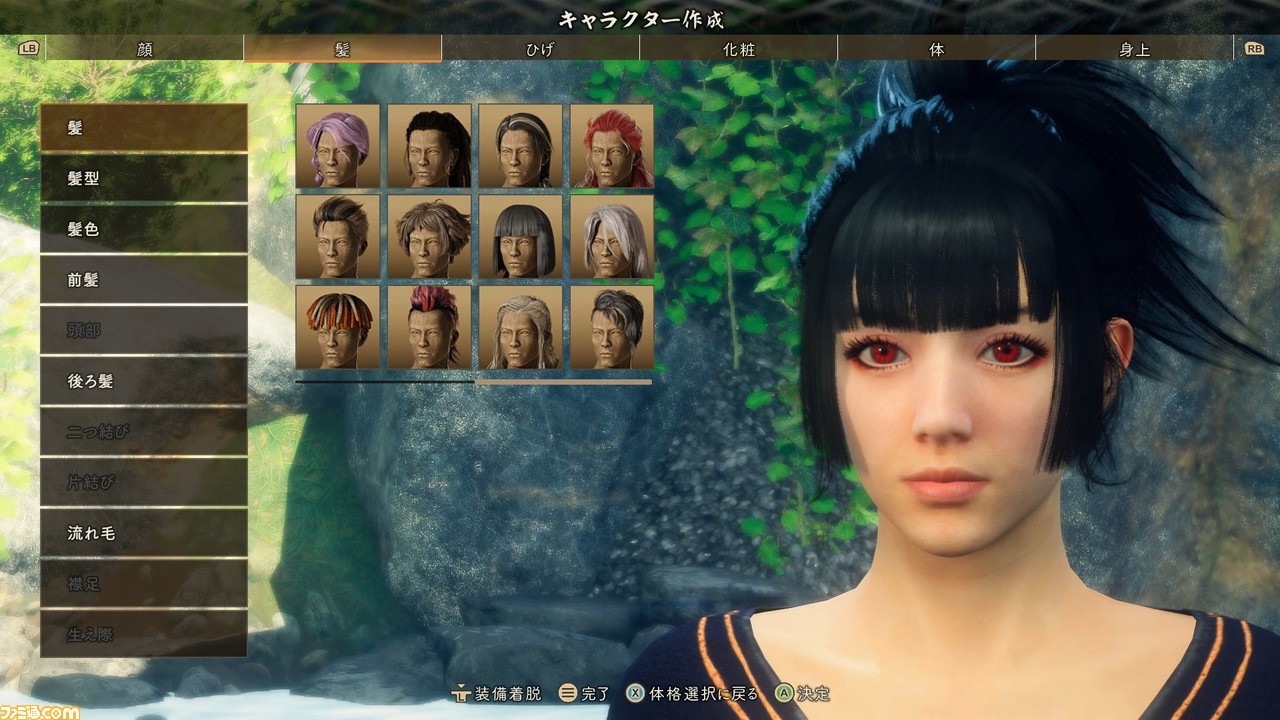Select the black dreadlocks hair preset
This screenshot has height=720, width=1280.
[x=429, y=146]
